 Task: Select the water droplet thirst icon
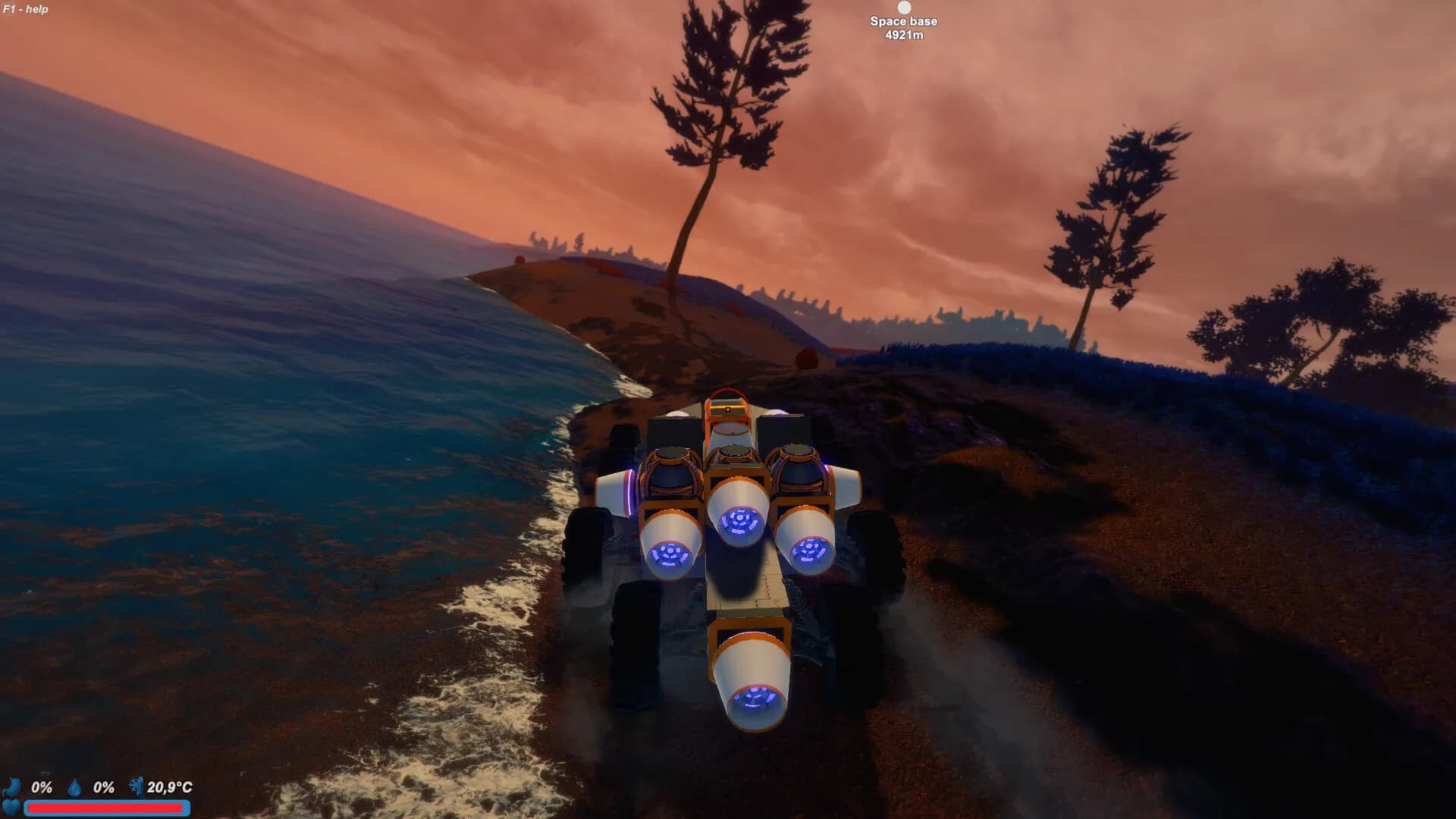pyautogui.click(x=74, y=786)
